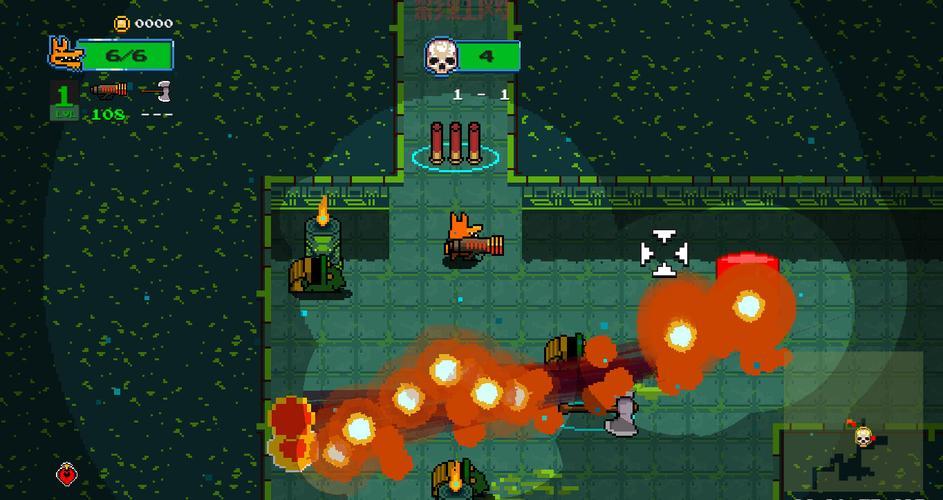Click the skull marker on the minimap
Image resolution: width=943 pixels, height=500 pixels.
pyautogui.click(x=861, y=436)
